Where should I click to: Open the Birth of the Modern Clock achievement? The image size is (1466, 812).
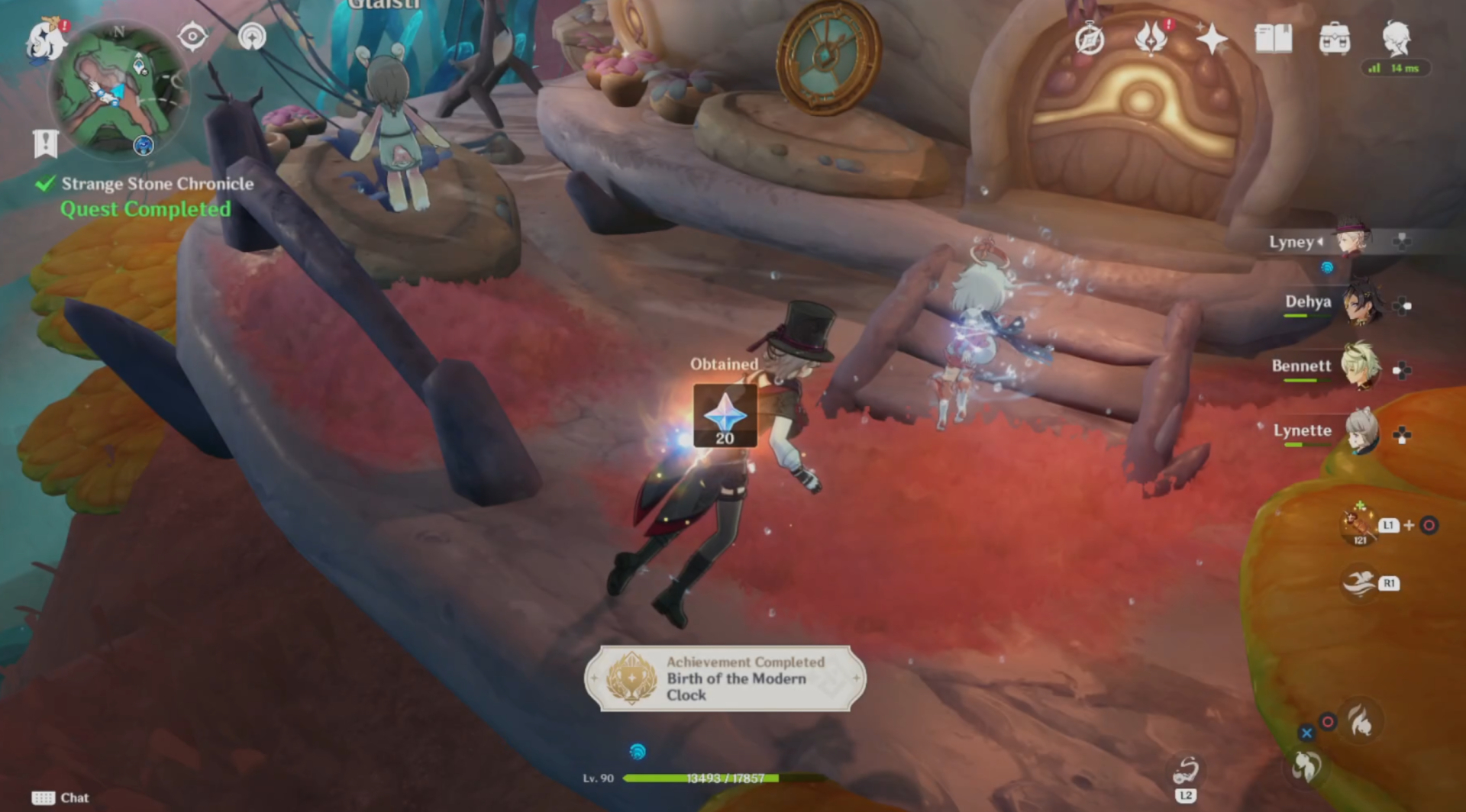(725, 678)
